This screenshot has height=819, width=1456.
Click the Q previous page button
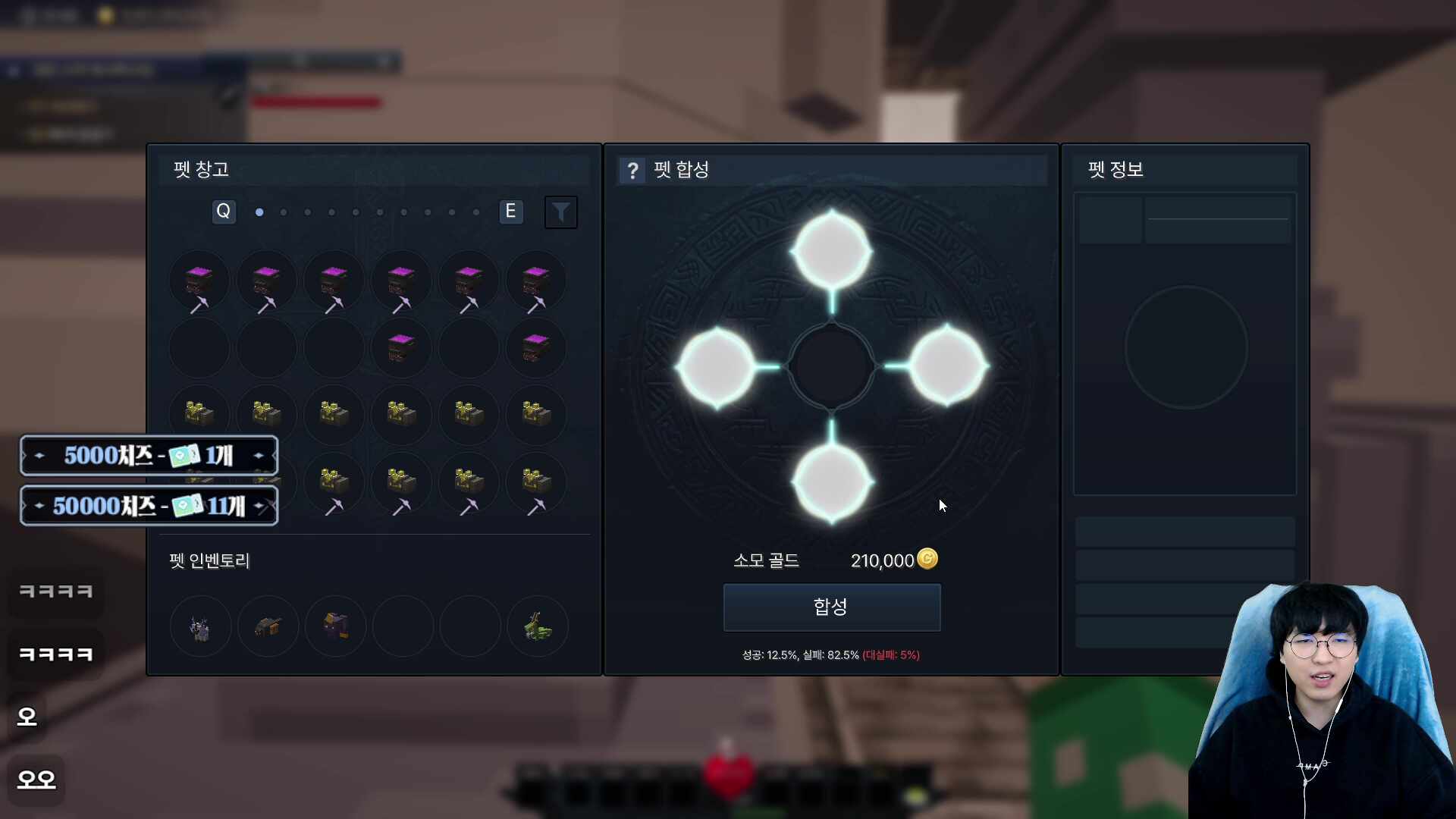click(223, 212)
